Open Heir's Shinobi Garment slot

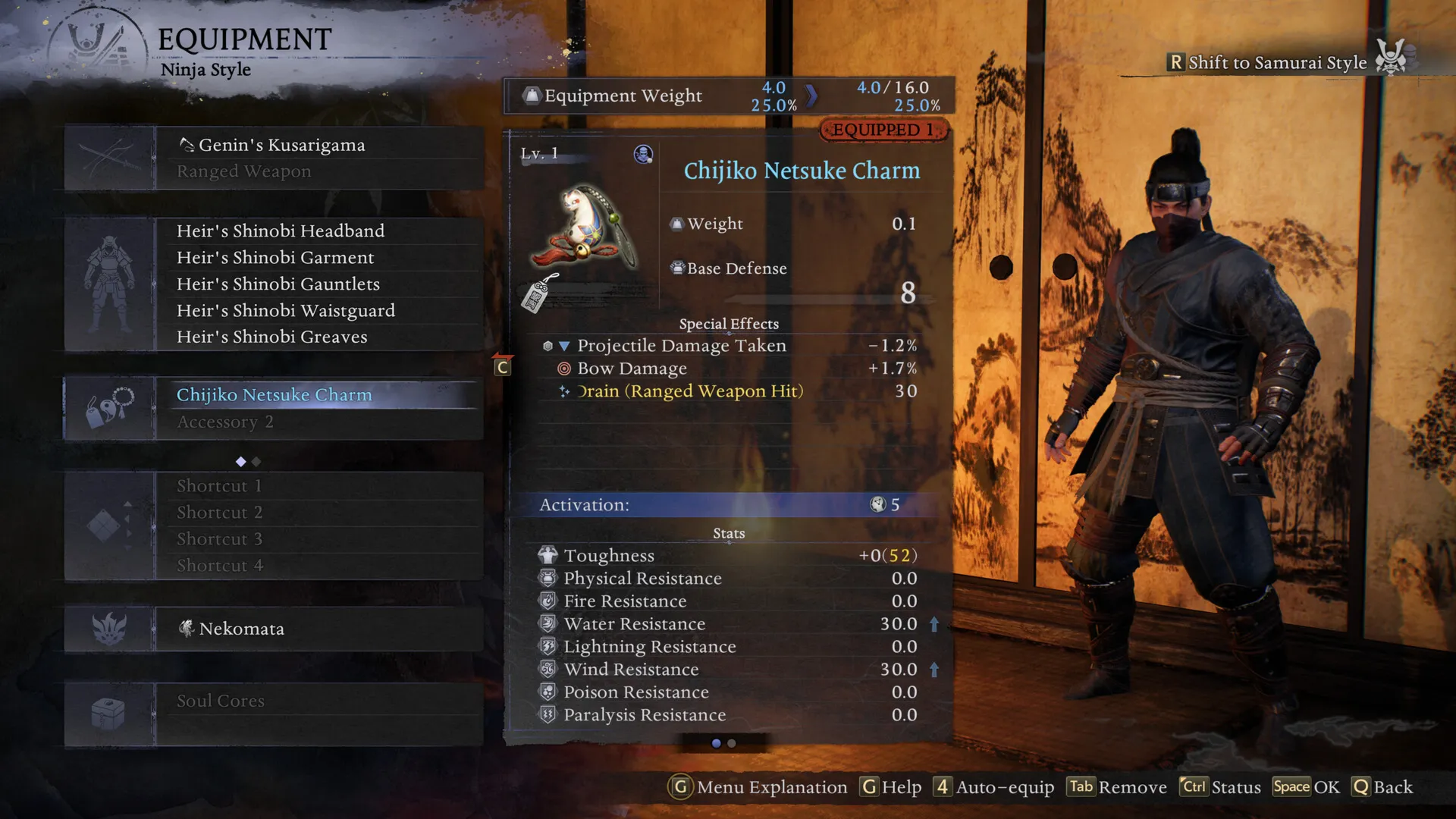click(x=275, y=257)
